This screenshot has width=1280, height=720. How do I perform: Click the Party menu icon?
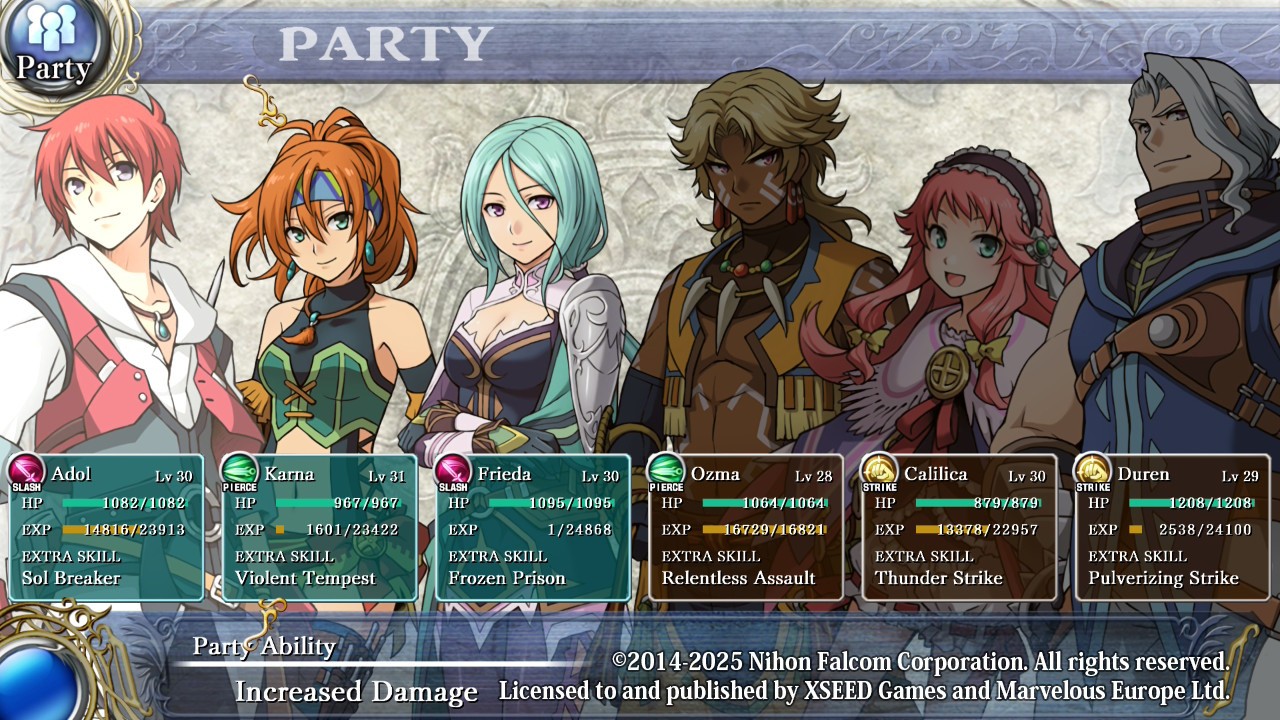(52, 47)
